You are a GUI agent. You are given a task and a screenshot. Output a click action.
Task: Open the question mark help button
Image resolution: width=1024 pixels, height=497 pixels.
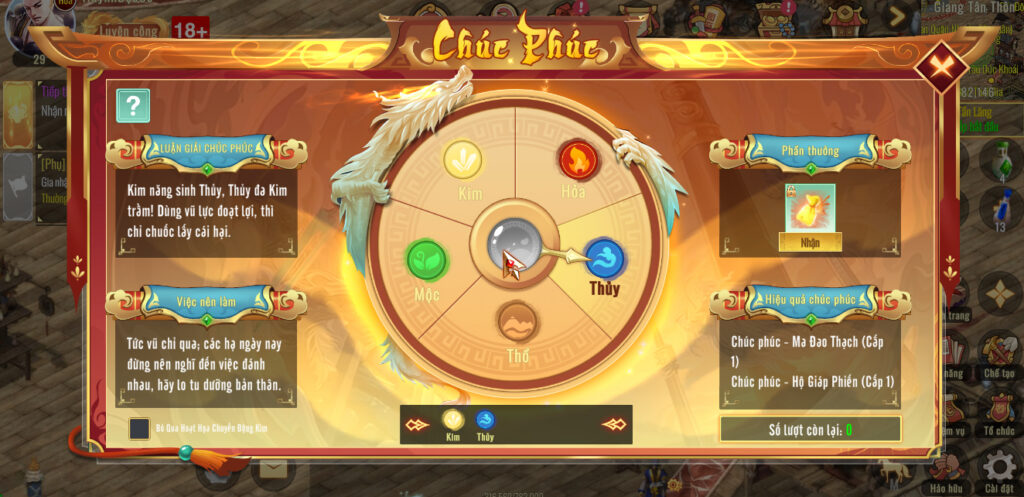click(x=133, y=105)
